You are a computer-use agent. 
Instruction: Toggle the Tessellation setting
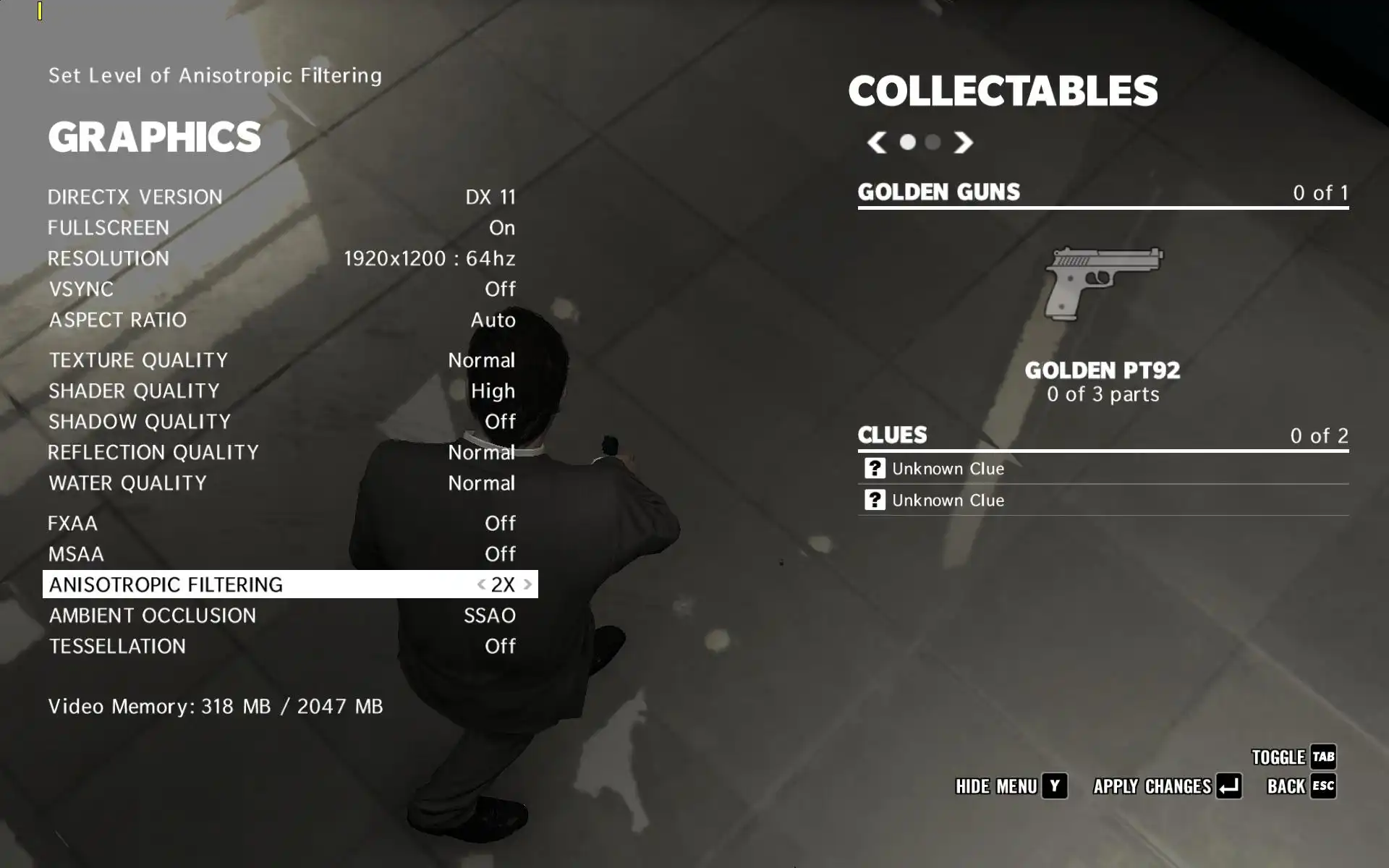coord(282,646)
